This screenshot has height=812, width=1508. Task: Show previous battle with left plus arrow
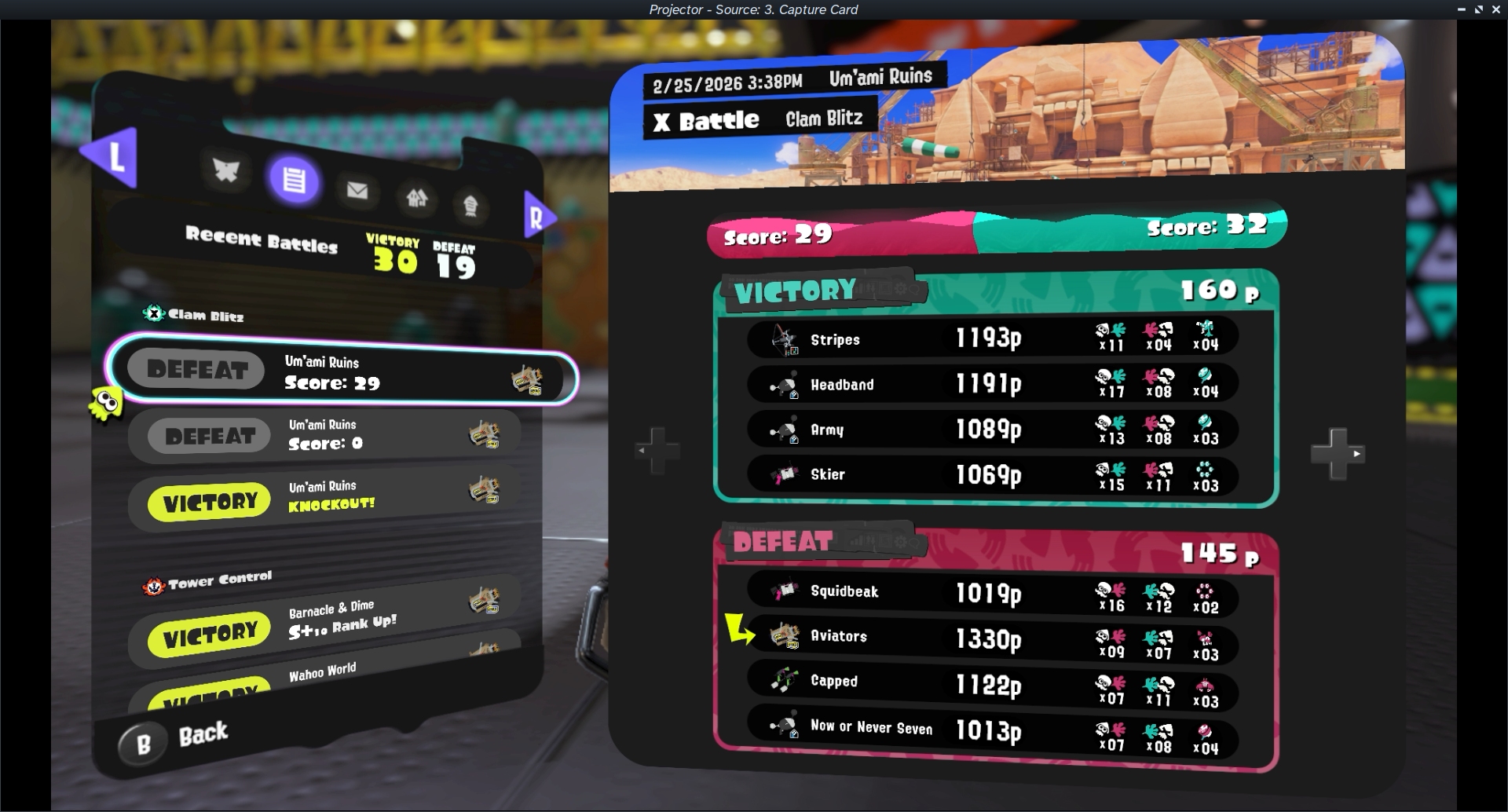[x=657, y=451]
